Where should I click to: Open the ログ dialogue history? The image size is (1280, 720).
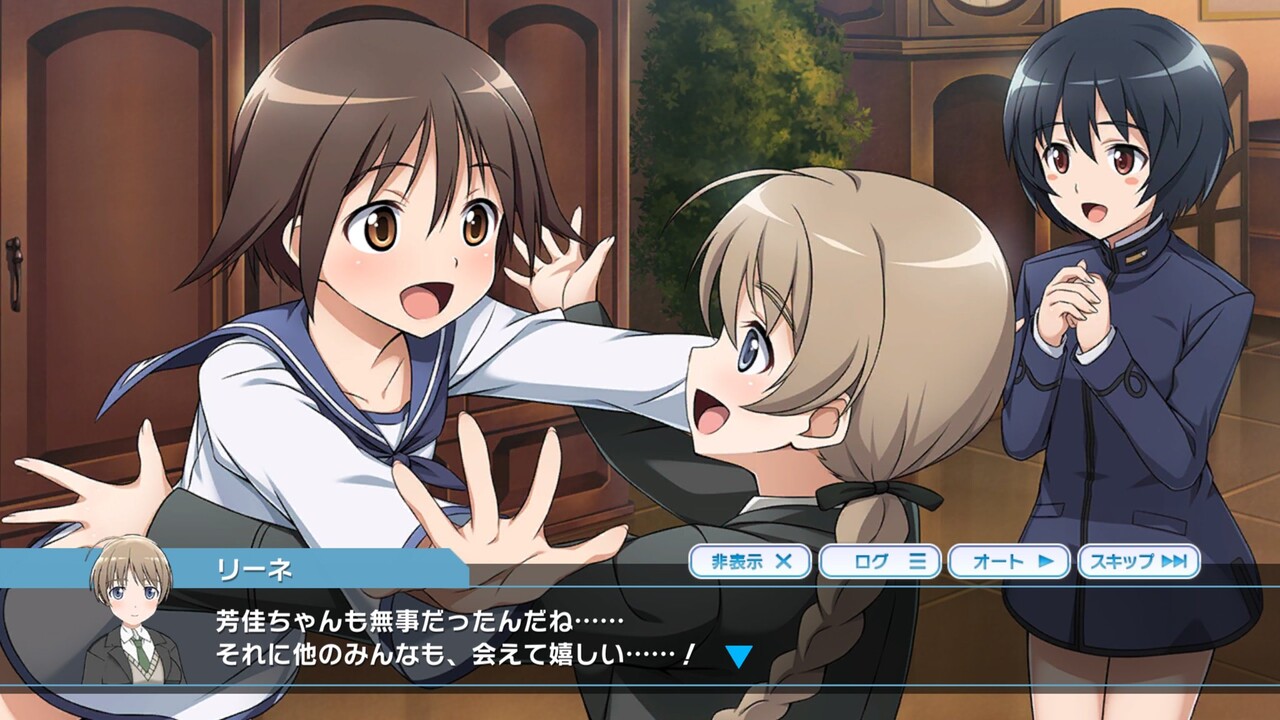click(879, 561)
